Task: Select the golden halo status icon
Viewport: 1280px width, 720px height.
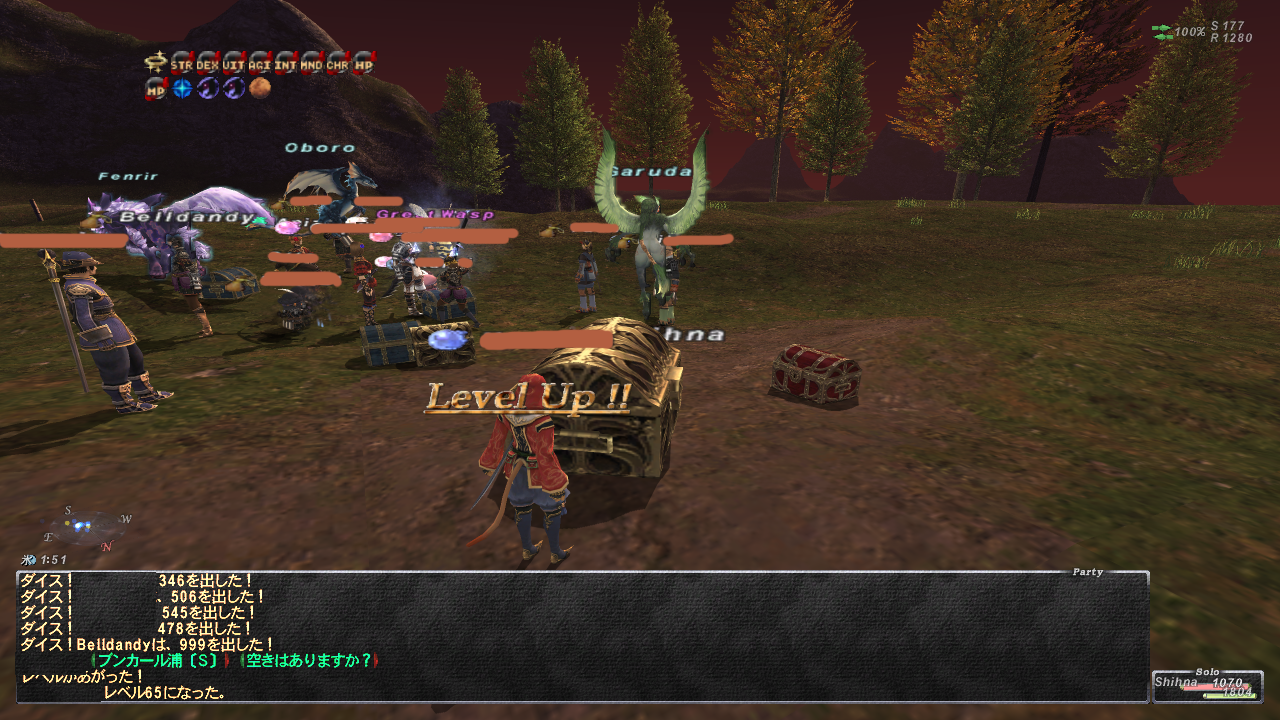Action: coord(156,63)
